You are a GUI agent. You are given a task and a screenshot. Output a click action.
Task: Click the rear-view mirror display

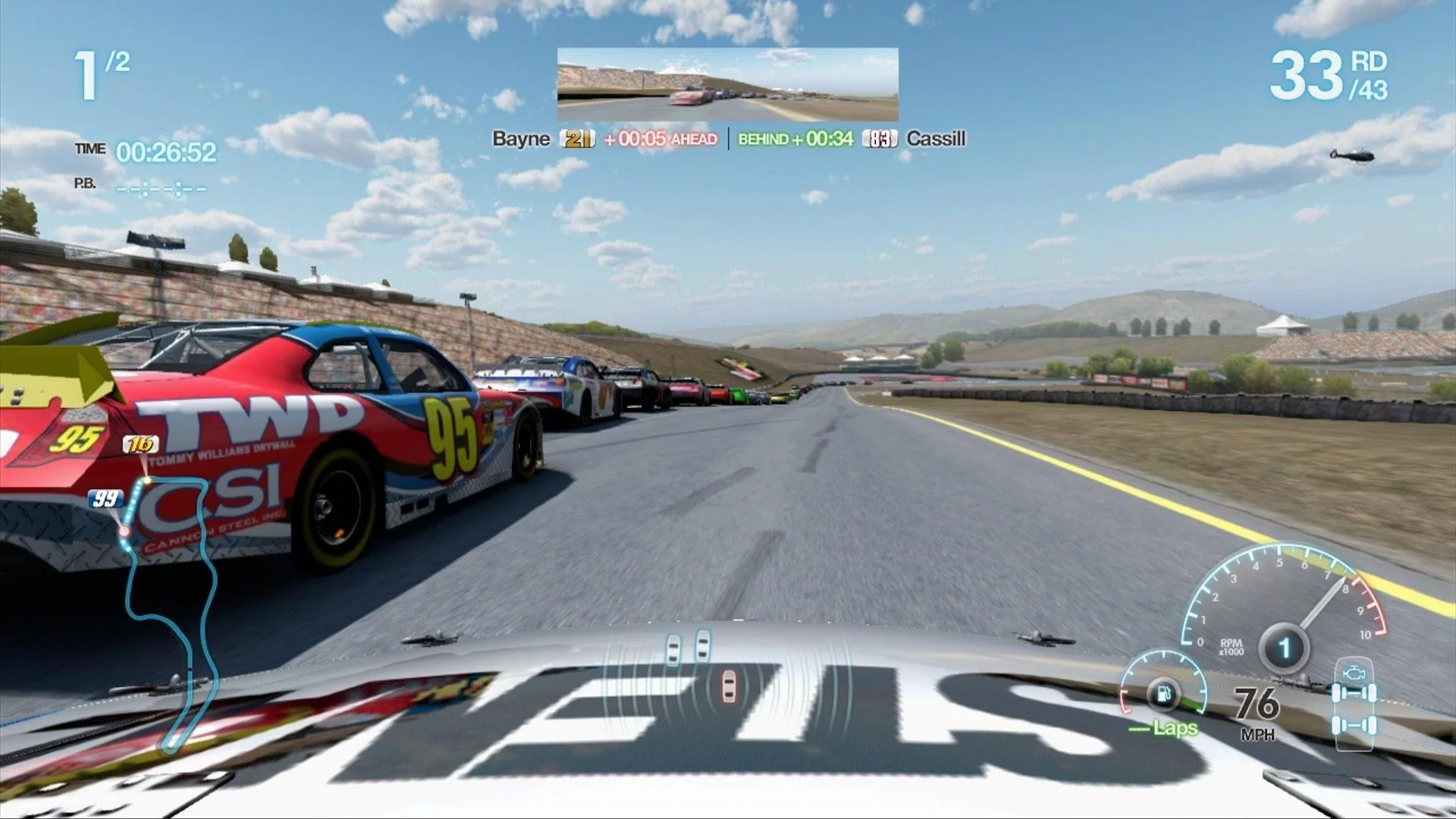[x=727, y=84]
